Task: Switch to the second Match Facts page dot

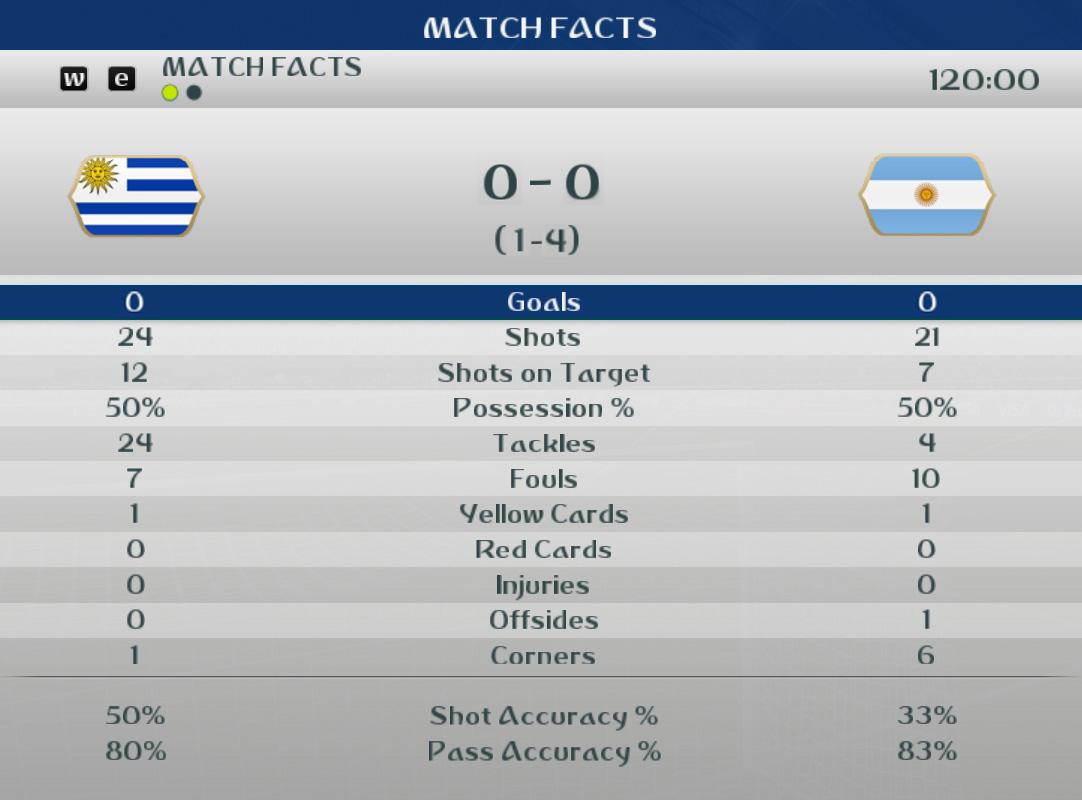Action: coord(194,93)
